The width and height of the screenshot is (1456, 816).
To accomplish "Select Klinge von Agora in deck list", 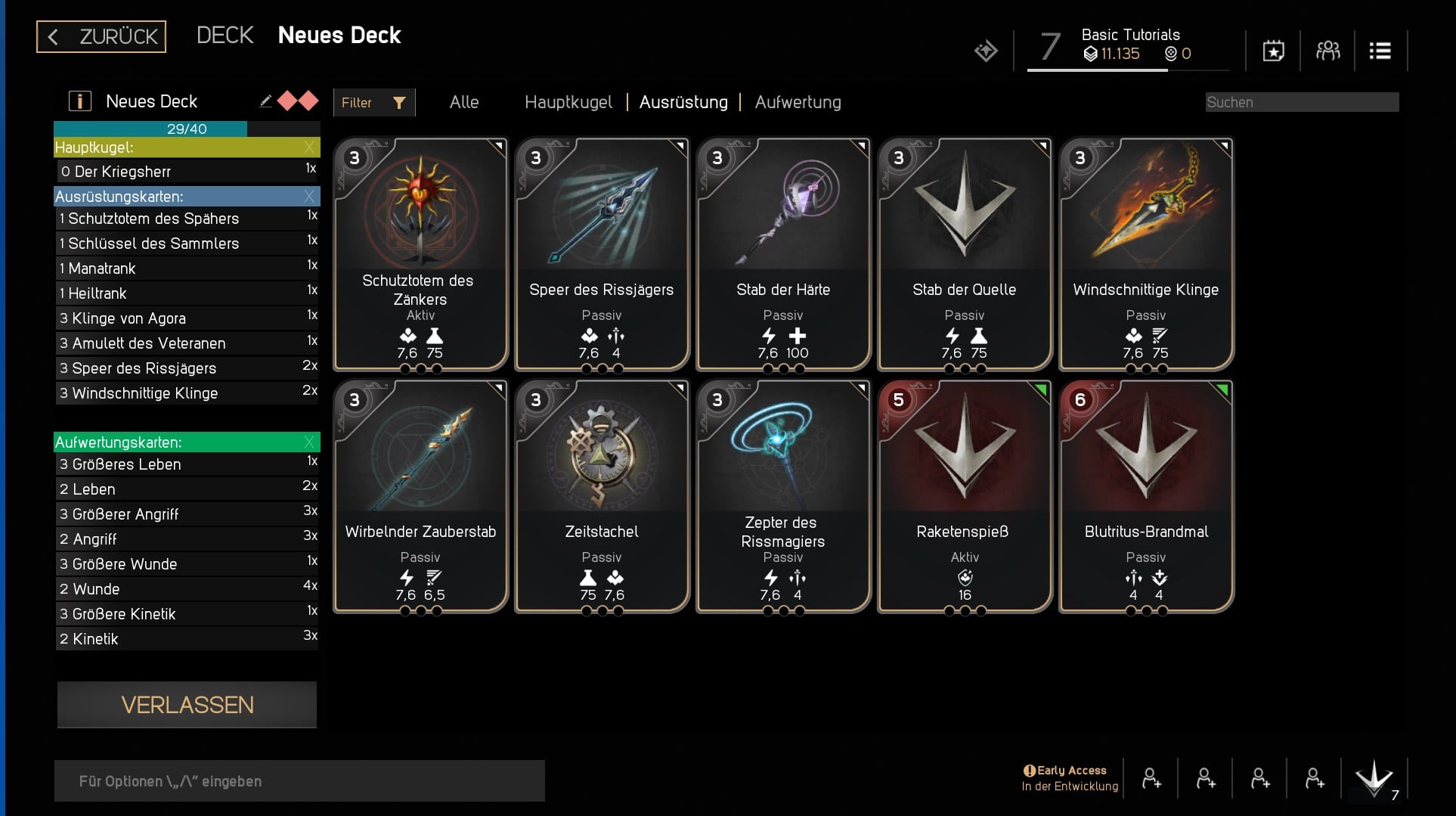I will (187, 318).
